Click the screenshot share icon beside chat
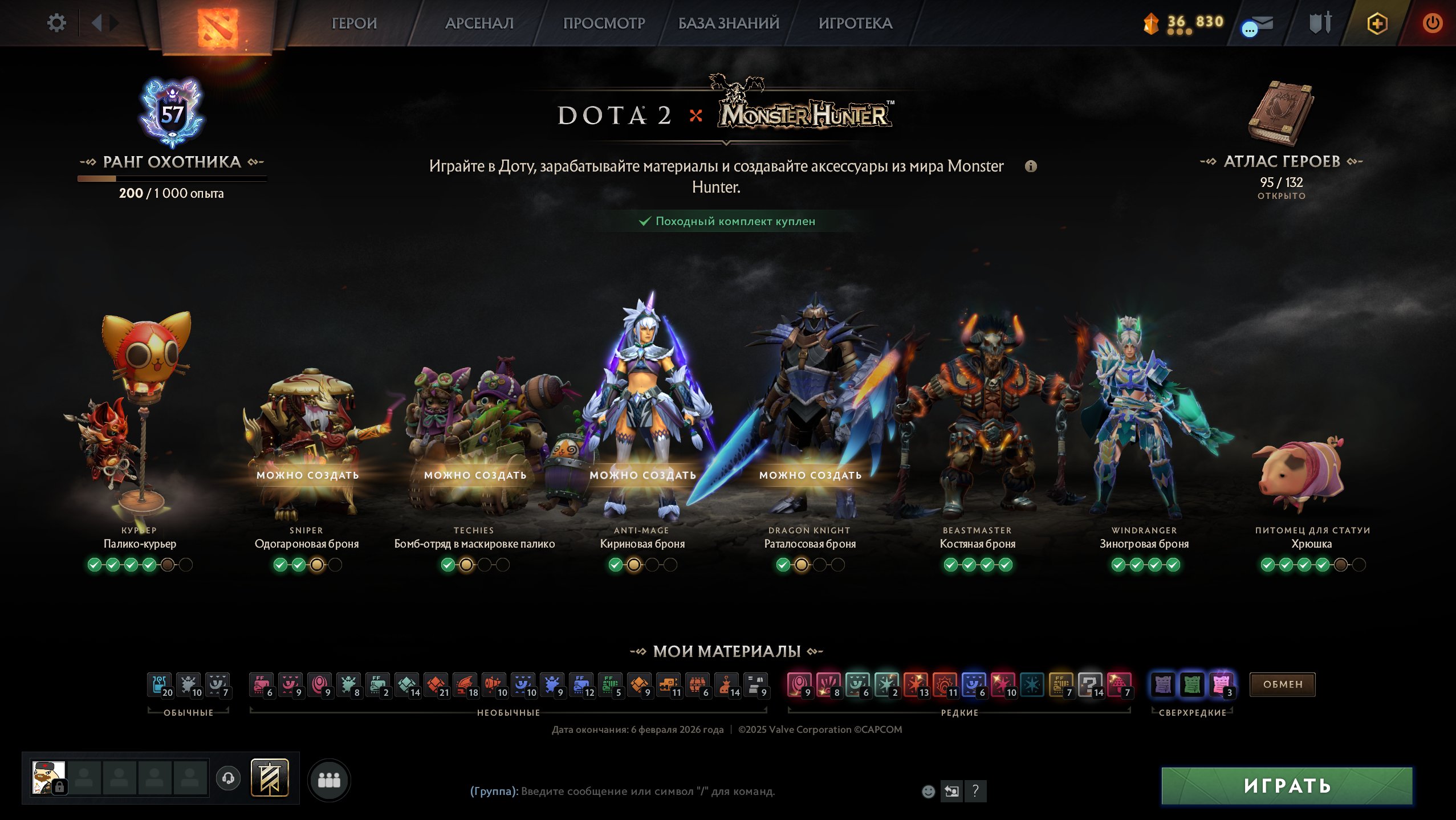 coord(953,790)
